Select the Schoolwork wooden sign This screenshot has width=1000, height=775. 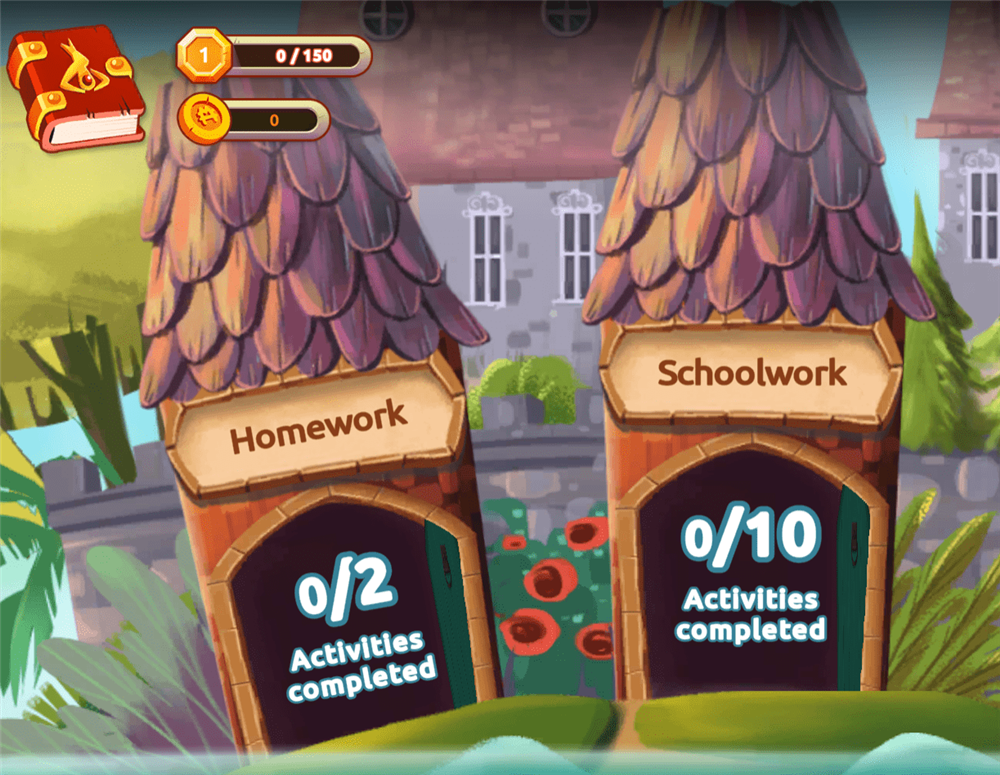tap(751, 374)
